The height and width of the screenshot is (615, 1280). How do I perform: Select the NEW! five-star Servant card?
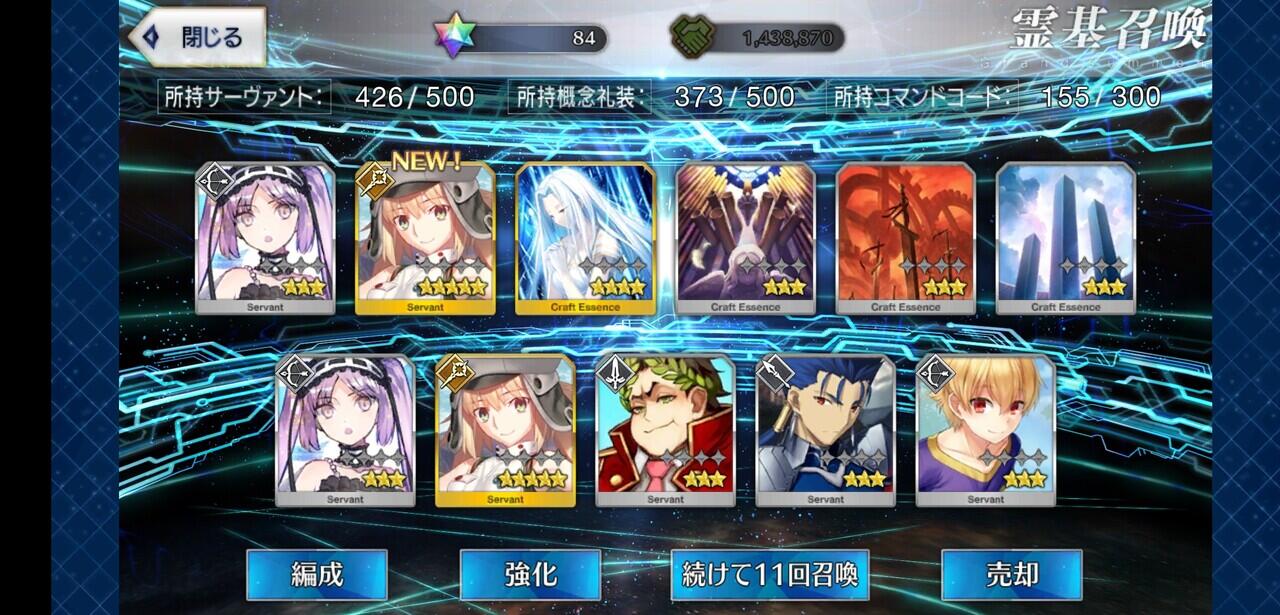pos(425,238)
